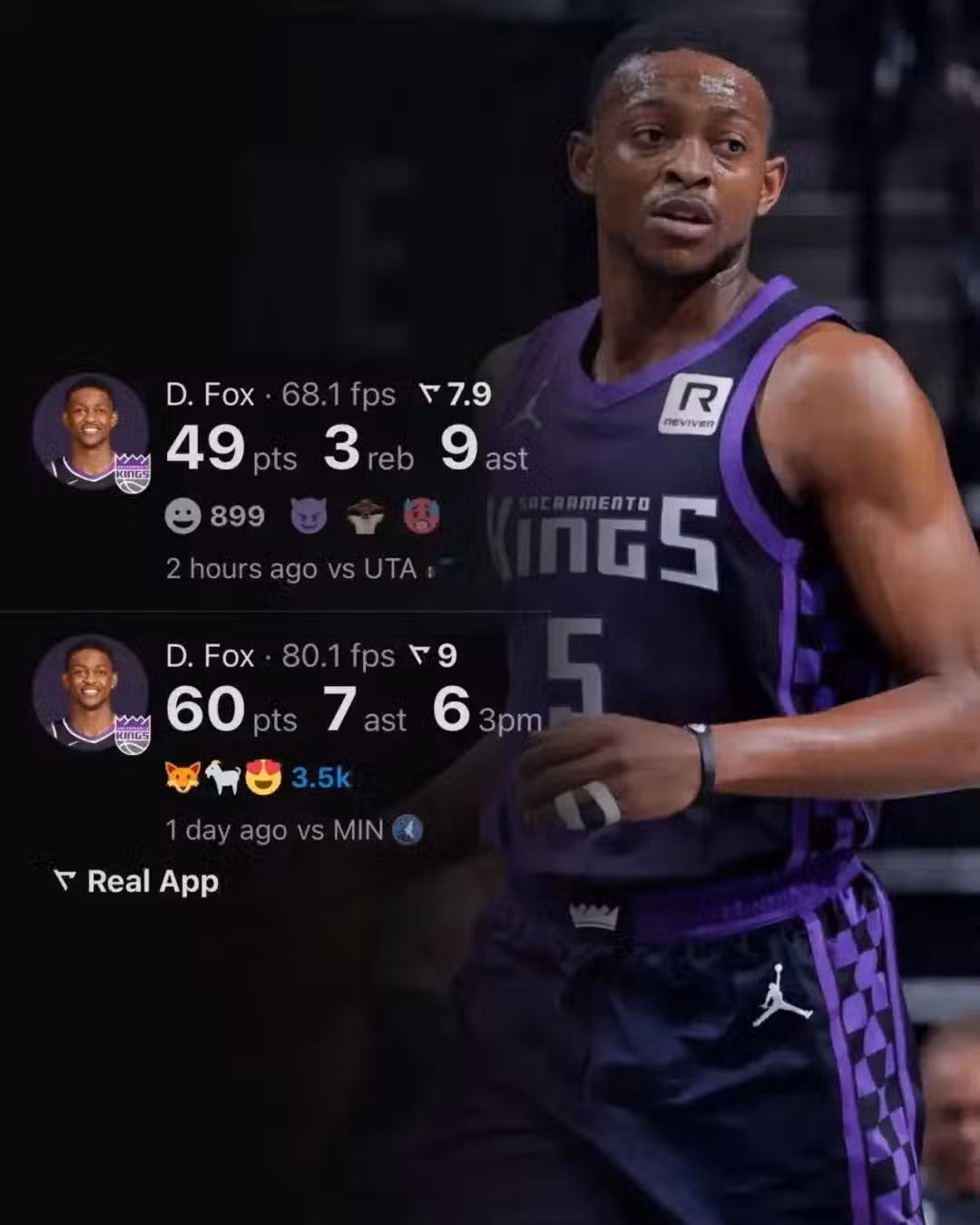Image resolution: width=980 pixels, height=1225 pixels.
Task: Open D. Fox's avatar on the 60 pts card
Action: (91, 694)
